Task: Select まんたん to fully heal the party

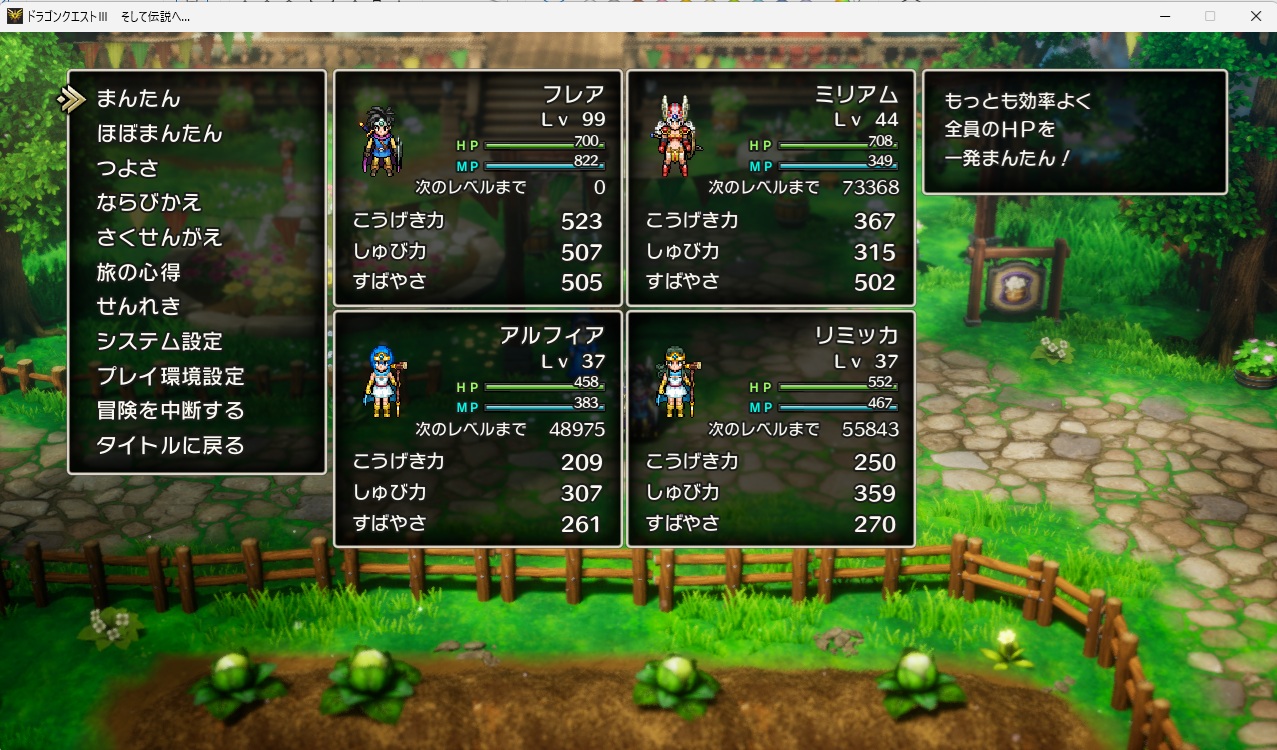Action: click(138, 99)
